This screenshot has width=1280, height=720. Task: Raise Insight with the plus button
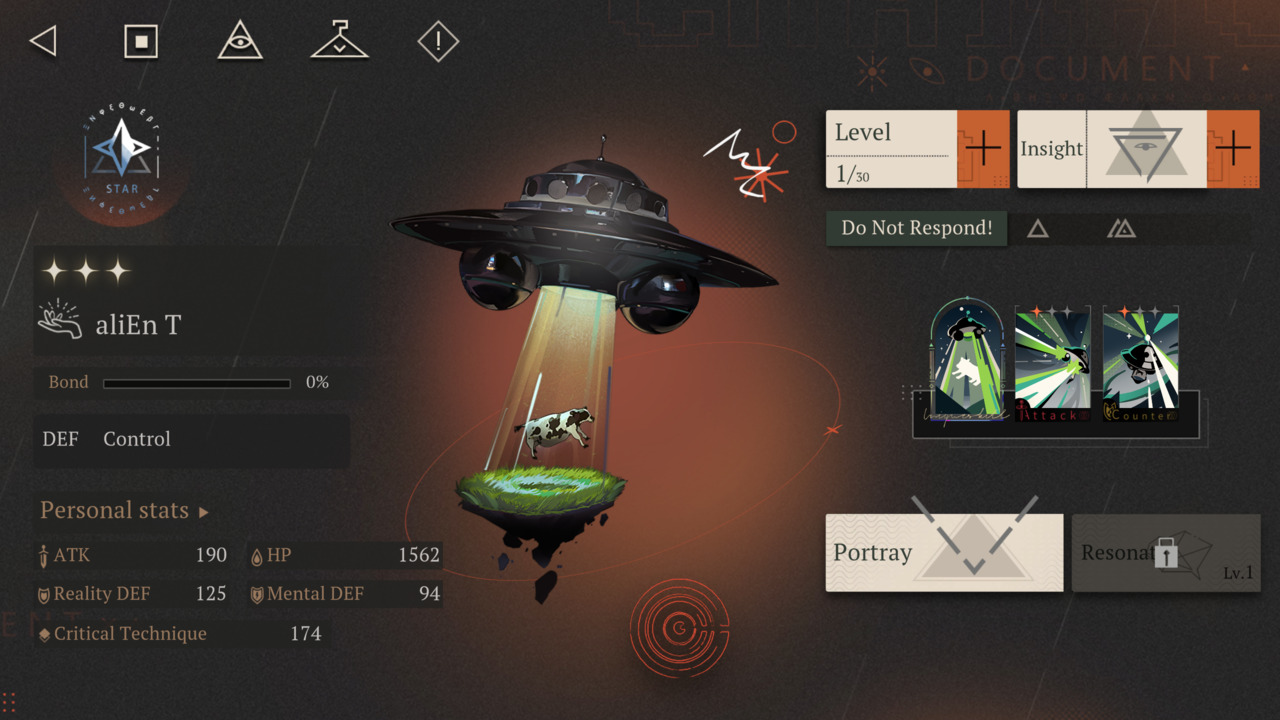(1233, 149)
